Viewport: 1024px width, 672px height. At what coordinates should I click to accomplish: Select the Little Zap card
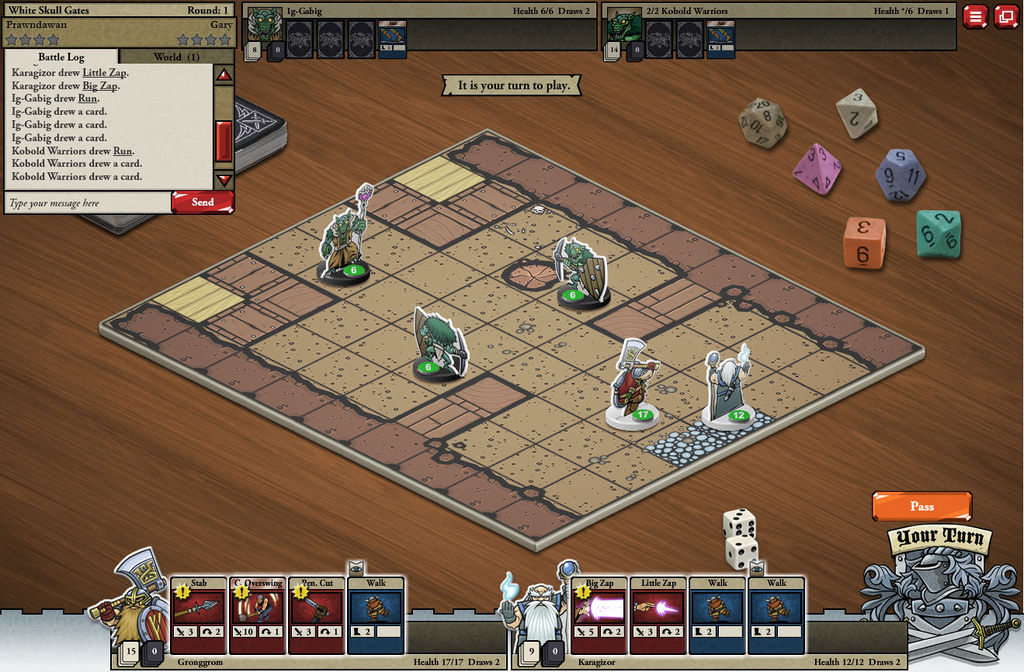(x=659, y=613)
